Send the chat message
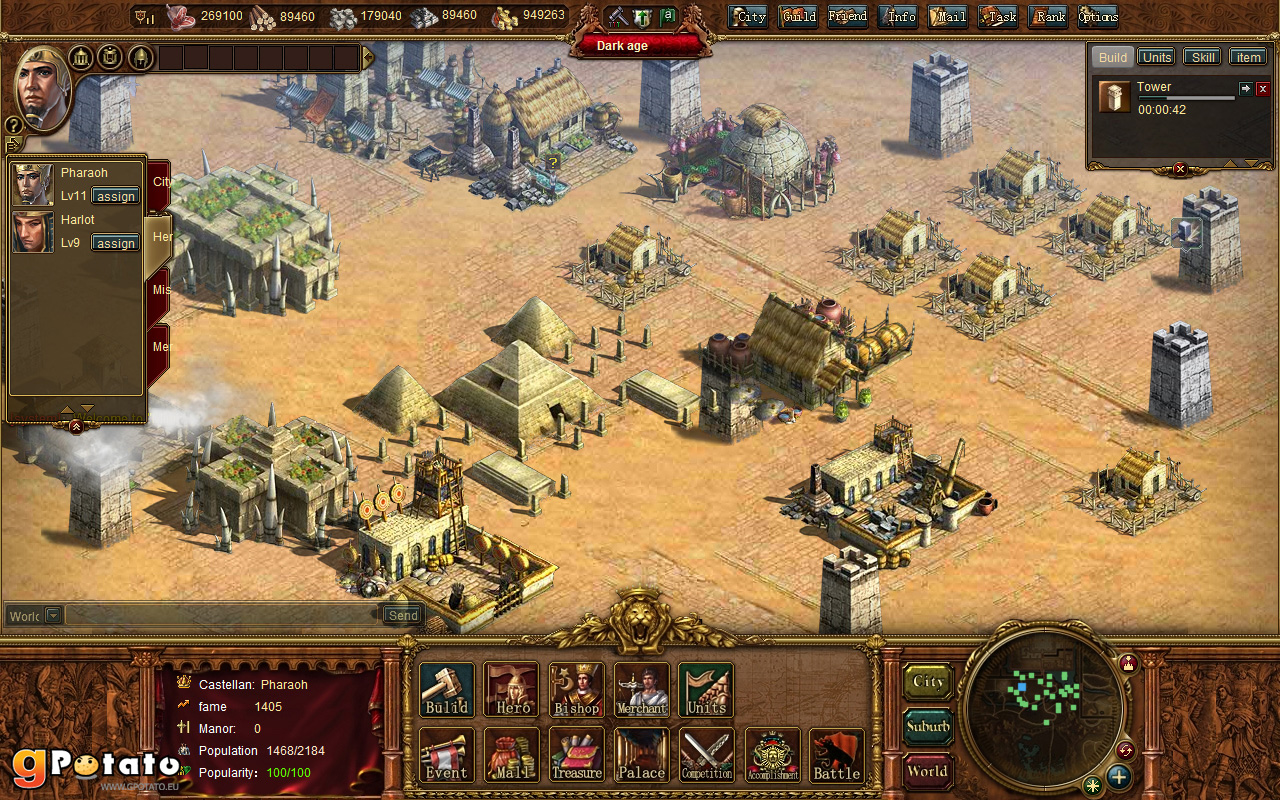The width and height of the screenshot is (1280, 800). point(403,615)
